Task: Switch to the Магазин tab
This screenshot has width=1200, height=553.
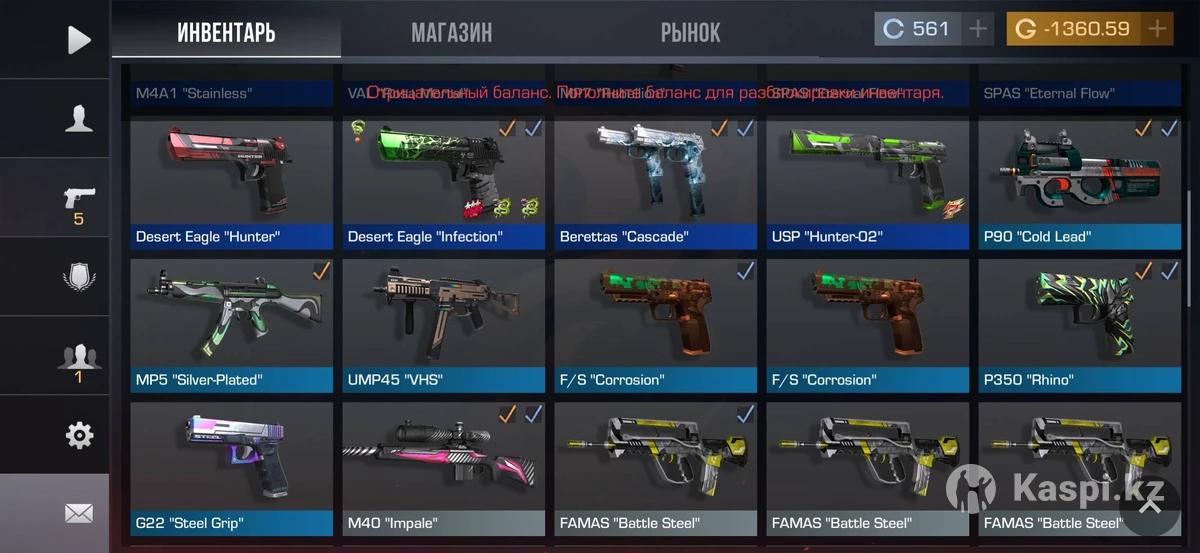Action: tap(451, 33)
